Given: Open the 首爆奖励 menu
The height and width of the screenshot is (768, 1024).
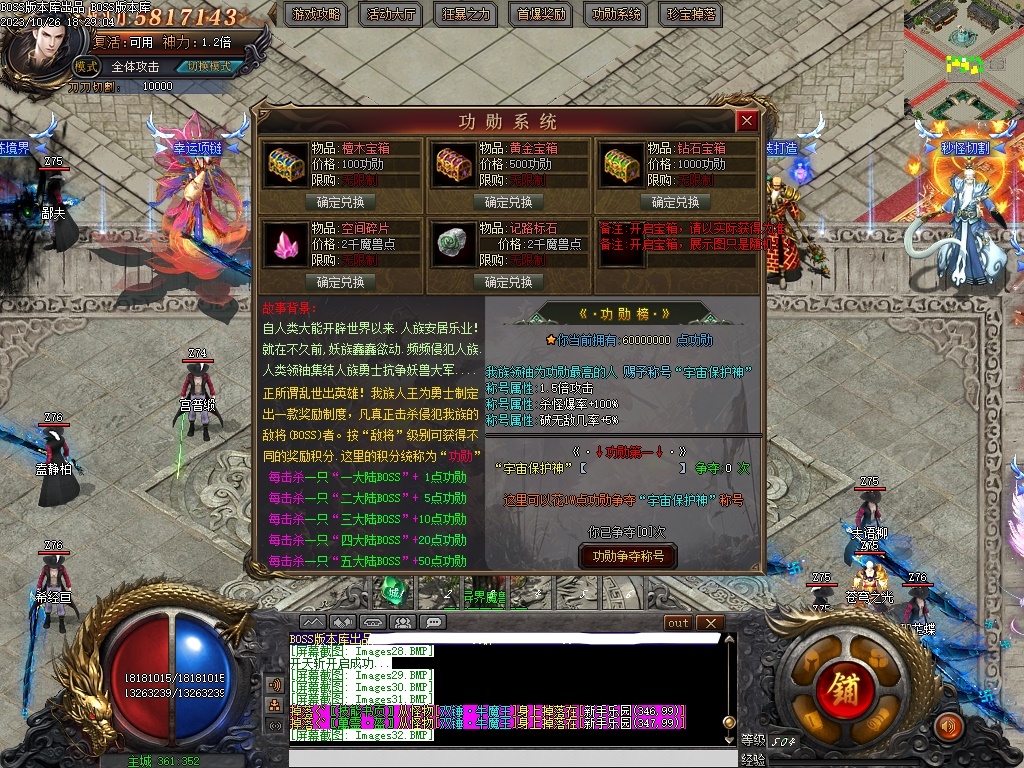Looking at the screenshot, I should point(541,14).
